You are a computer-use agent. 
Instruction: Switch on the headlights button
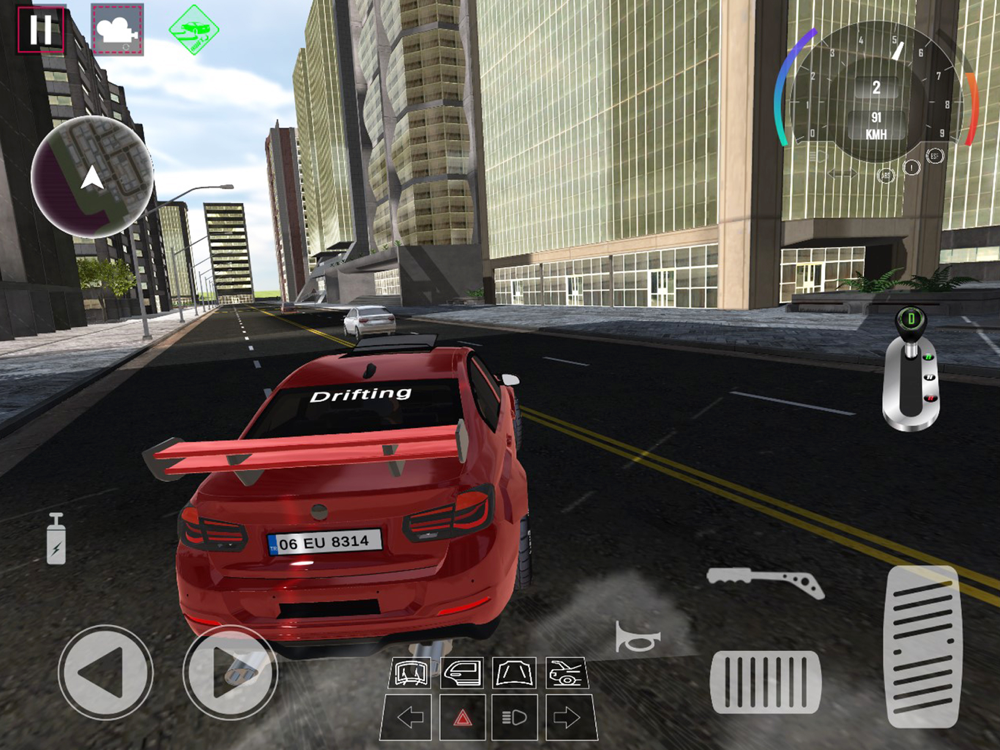515,717
